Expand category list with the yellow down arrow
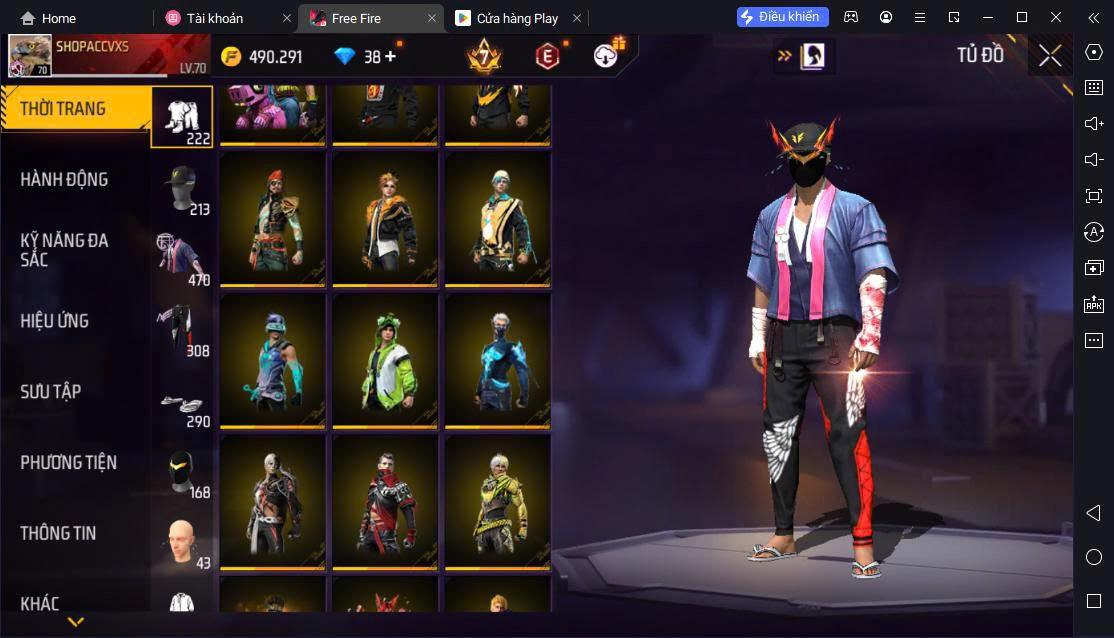Image resolution: width=1114 pixels, height=638 pixels. point(75,622)
